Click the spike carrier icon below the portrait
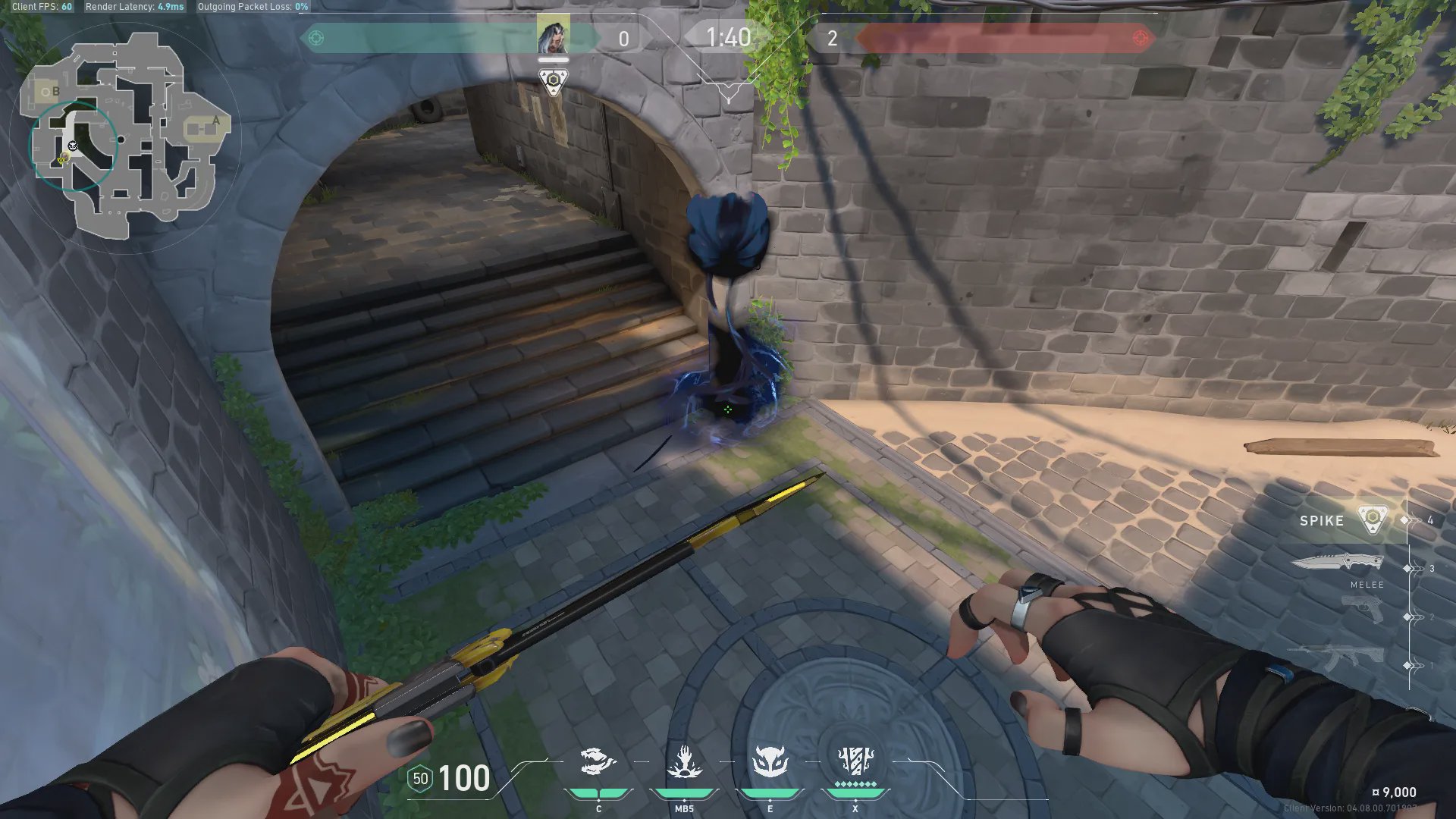 point(554,80)
